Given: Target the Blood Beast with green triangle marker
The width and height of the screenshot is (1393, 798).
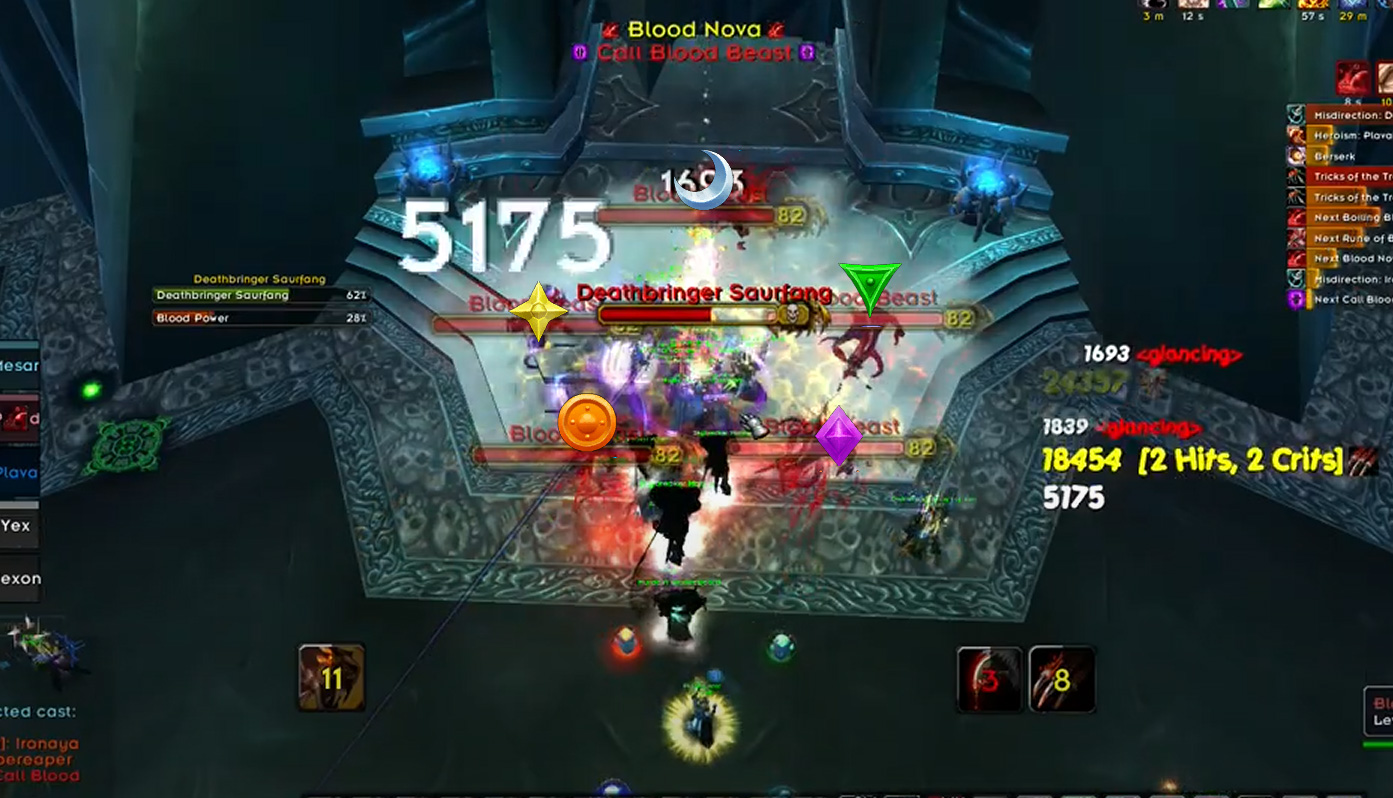Looking at the screenshot, I should 888,319.
